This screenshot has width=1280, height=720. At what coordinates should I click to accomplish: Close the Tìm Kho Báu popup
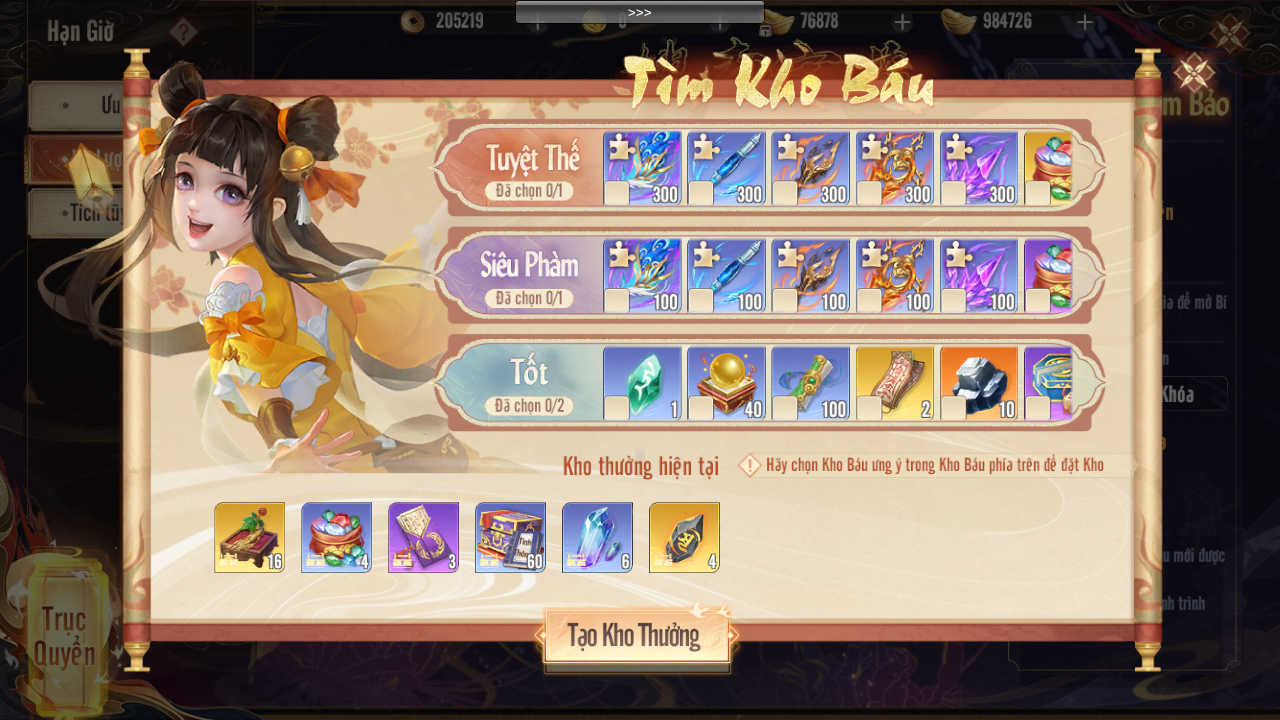[1193, 73]
